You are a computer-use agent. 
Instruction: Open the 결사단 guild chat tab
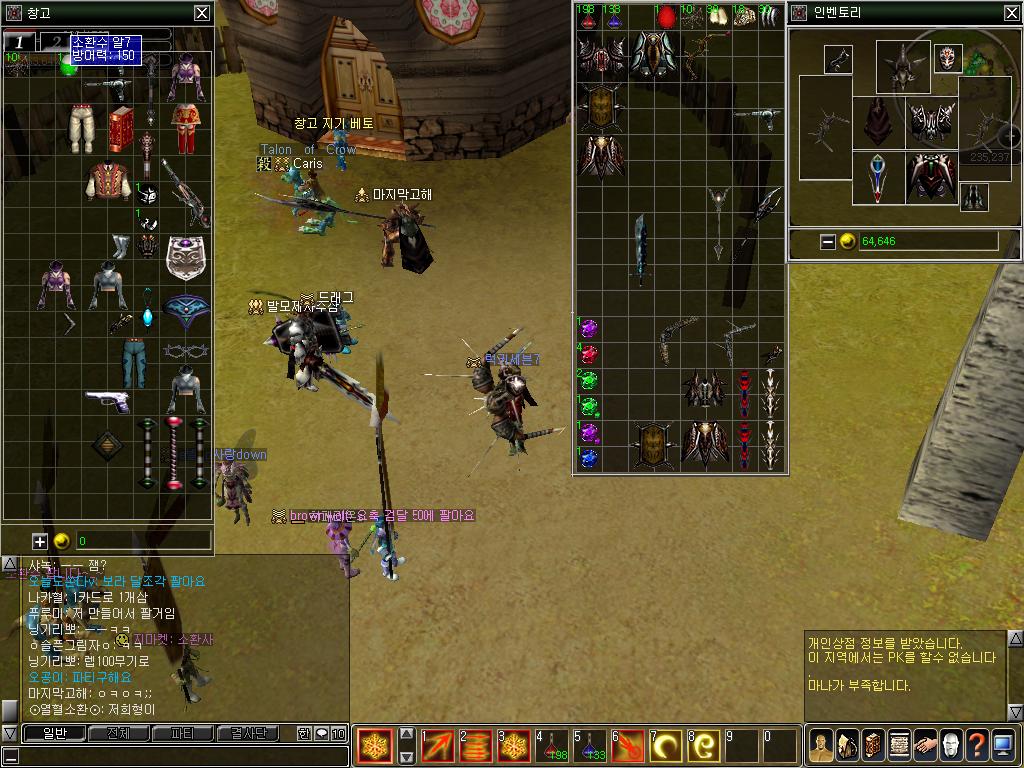pyautogui.click(x=246, y=733)
